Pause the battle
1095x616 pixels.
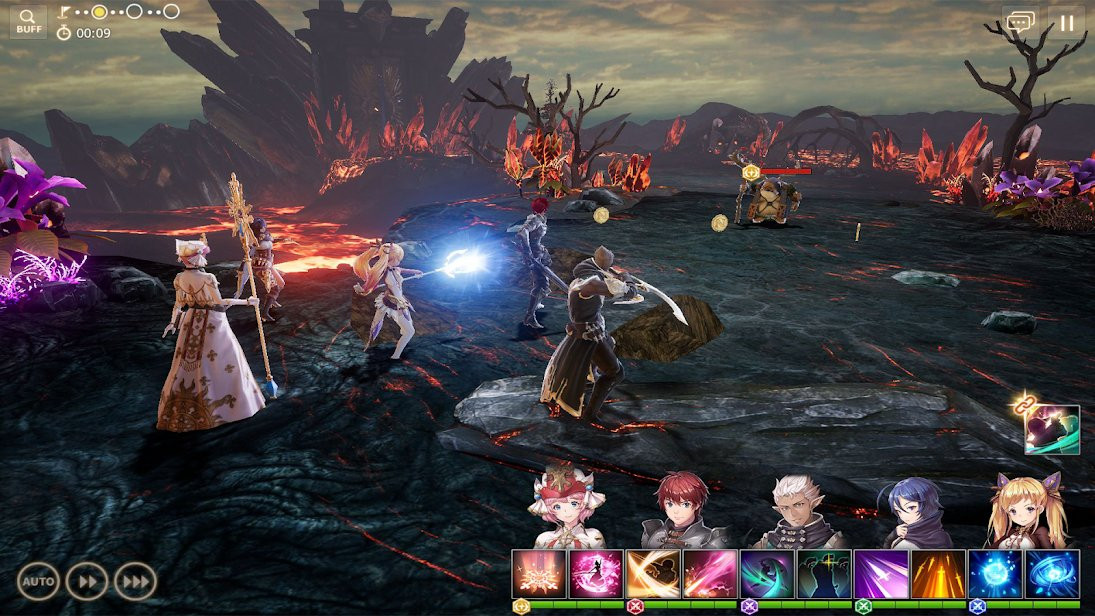pos(1066,22)
